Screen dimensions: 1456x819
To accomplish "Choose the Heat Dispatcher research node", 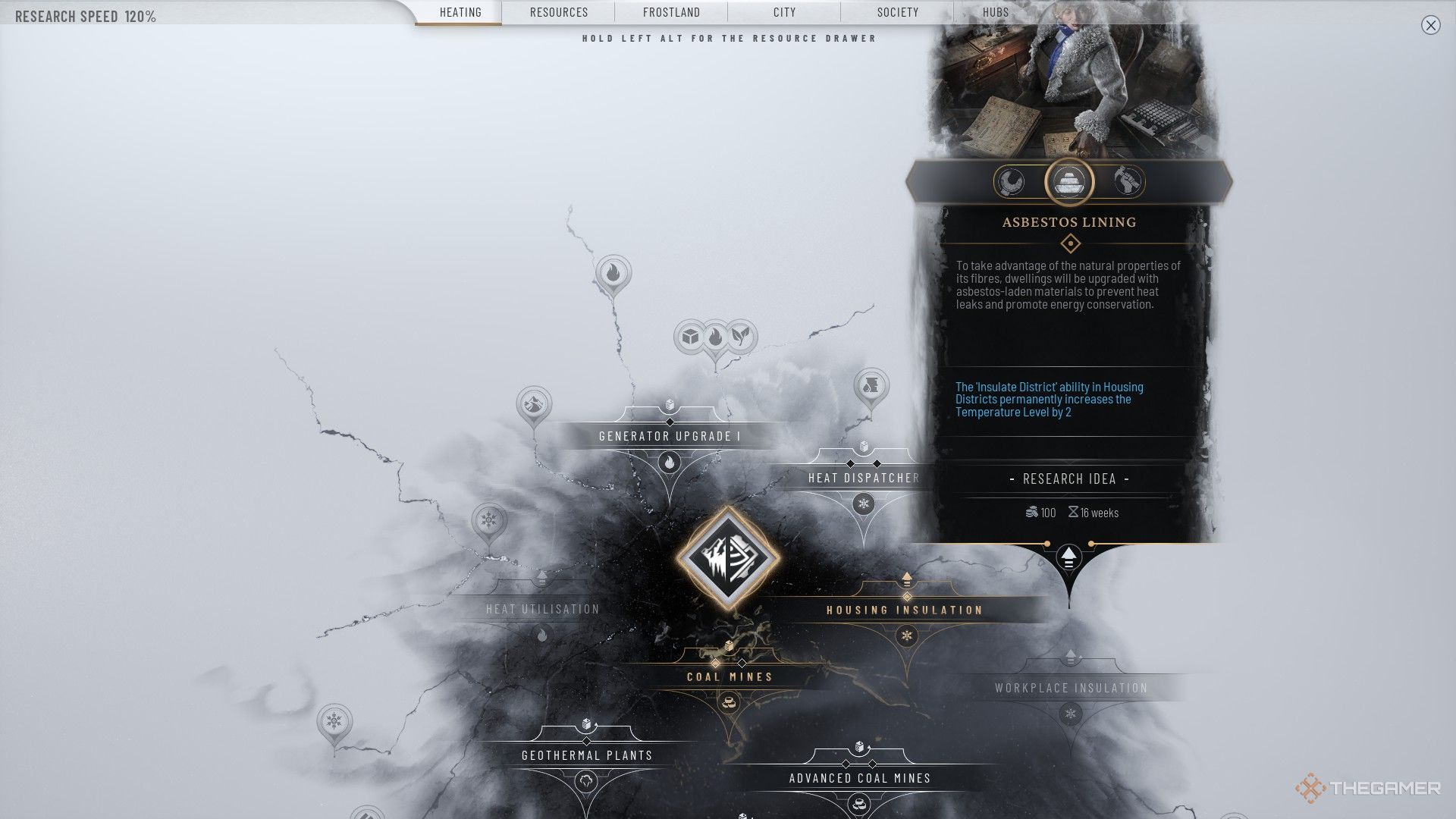I will tap(863, 478).
